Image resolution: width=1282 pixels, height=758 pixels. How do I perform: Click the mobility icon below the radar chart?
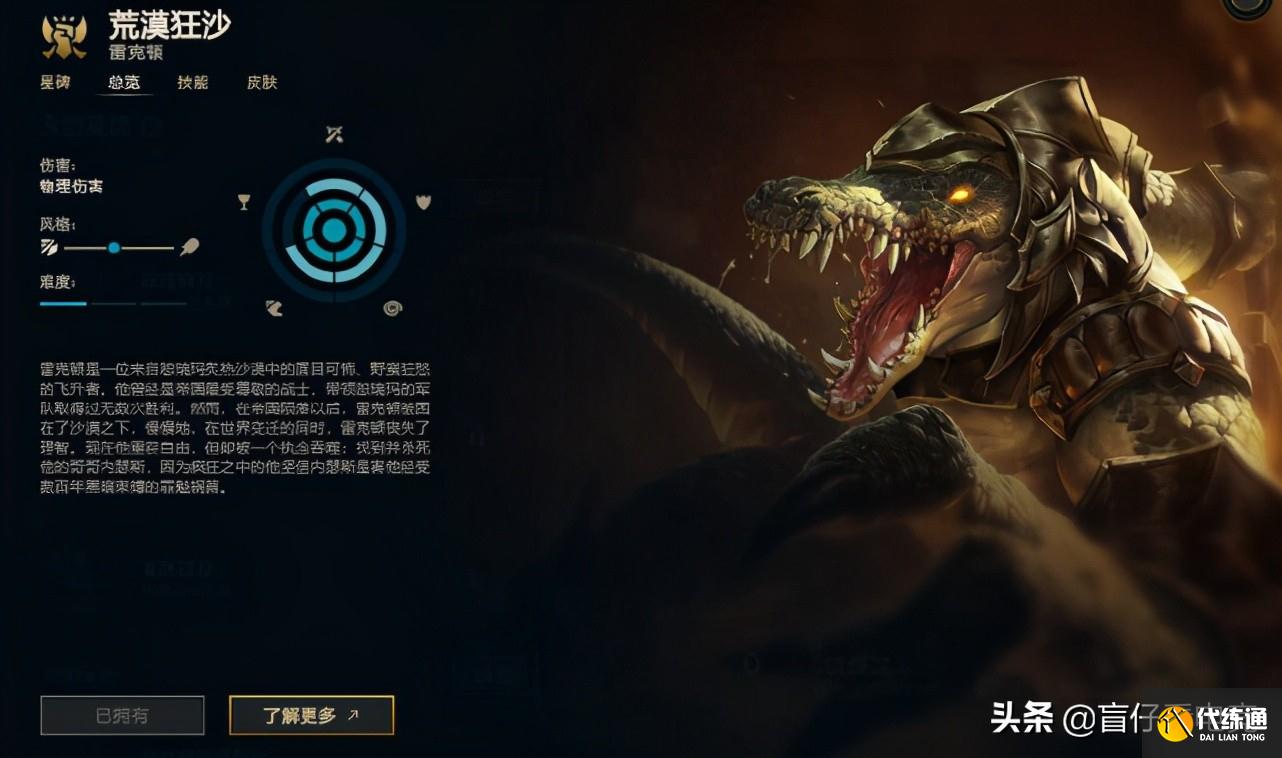(274, 307)
